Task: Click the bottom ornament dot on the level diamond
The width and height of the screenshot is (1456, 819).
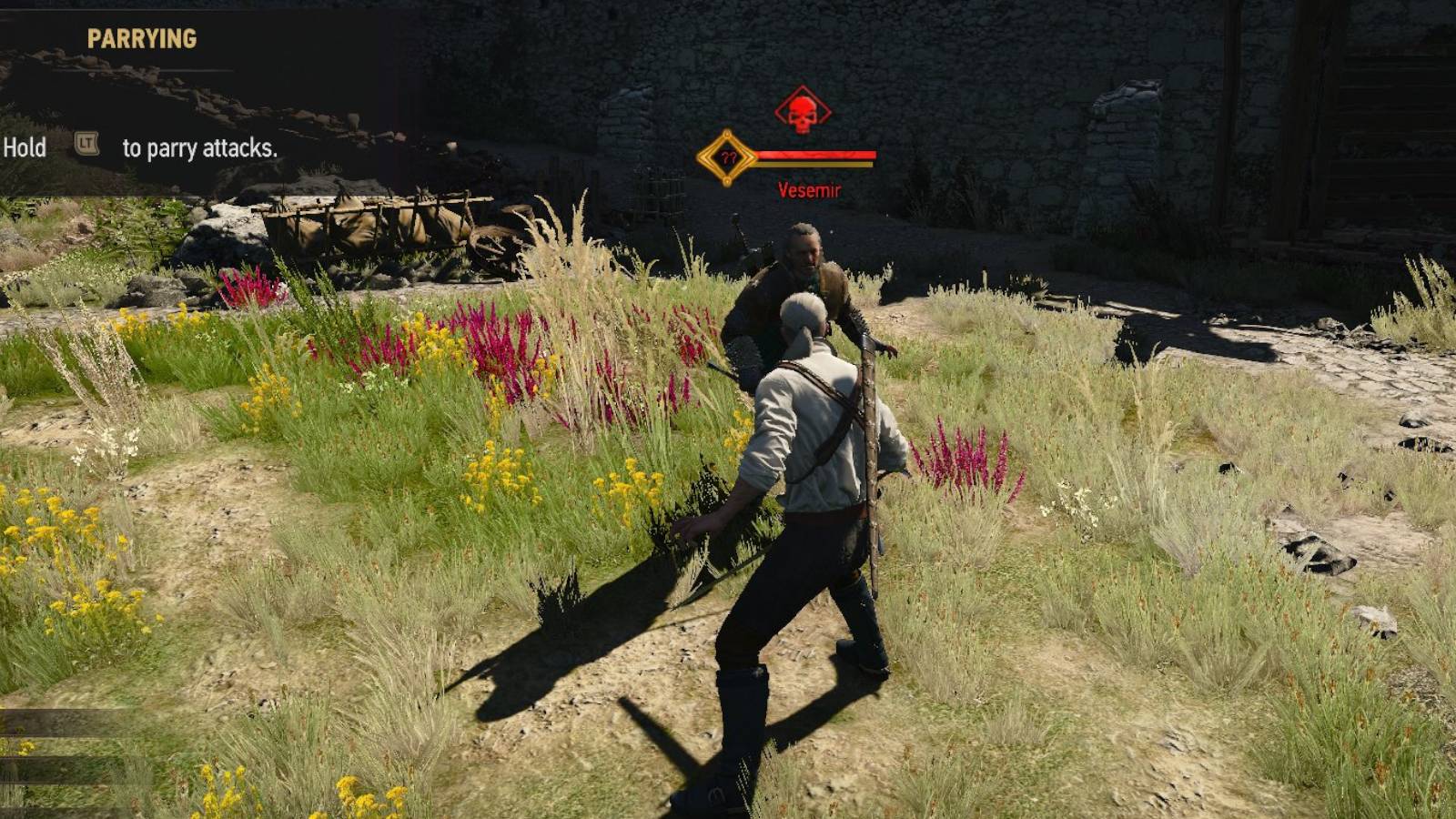Action: coord(727,180)
